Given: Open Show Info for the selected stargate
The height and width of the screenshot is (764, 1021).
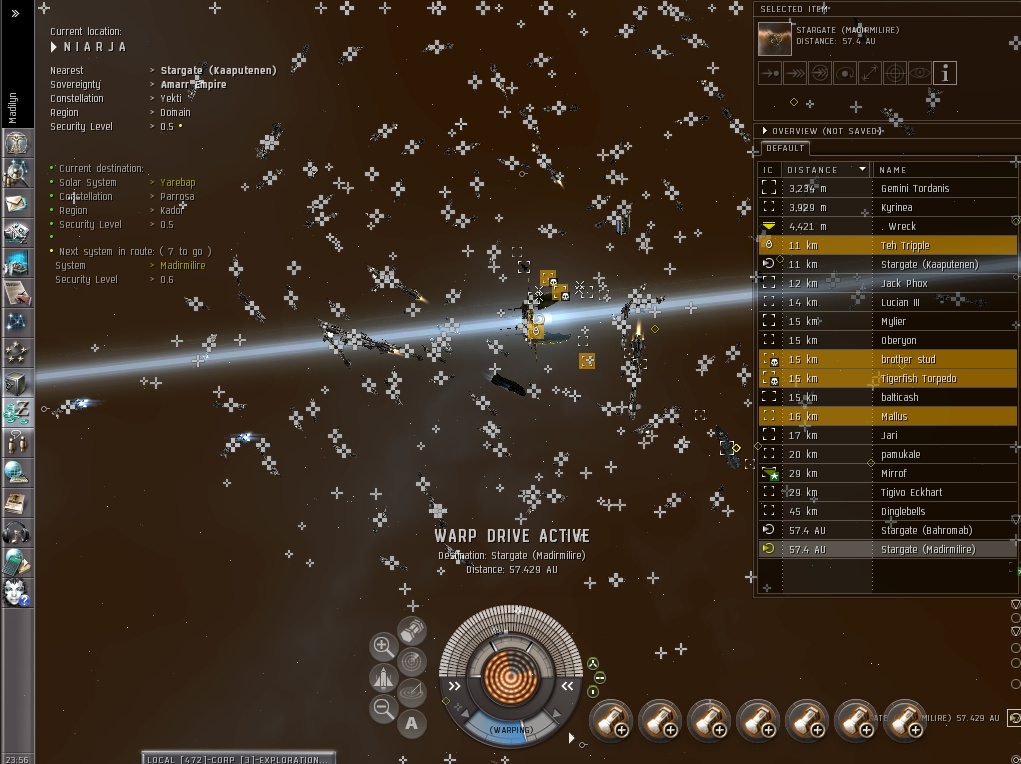Looking at the screenshot, I should 945,73.
